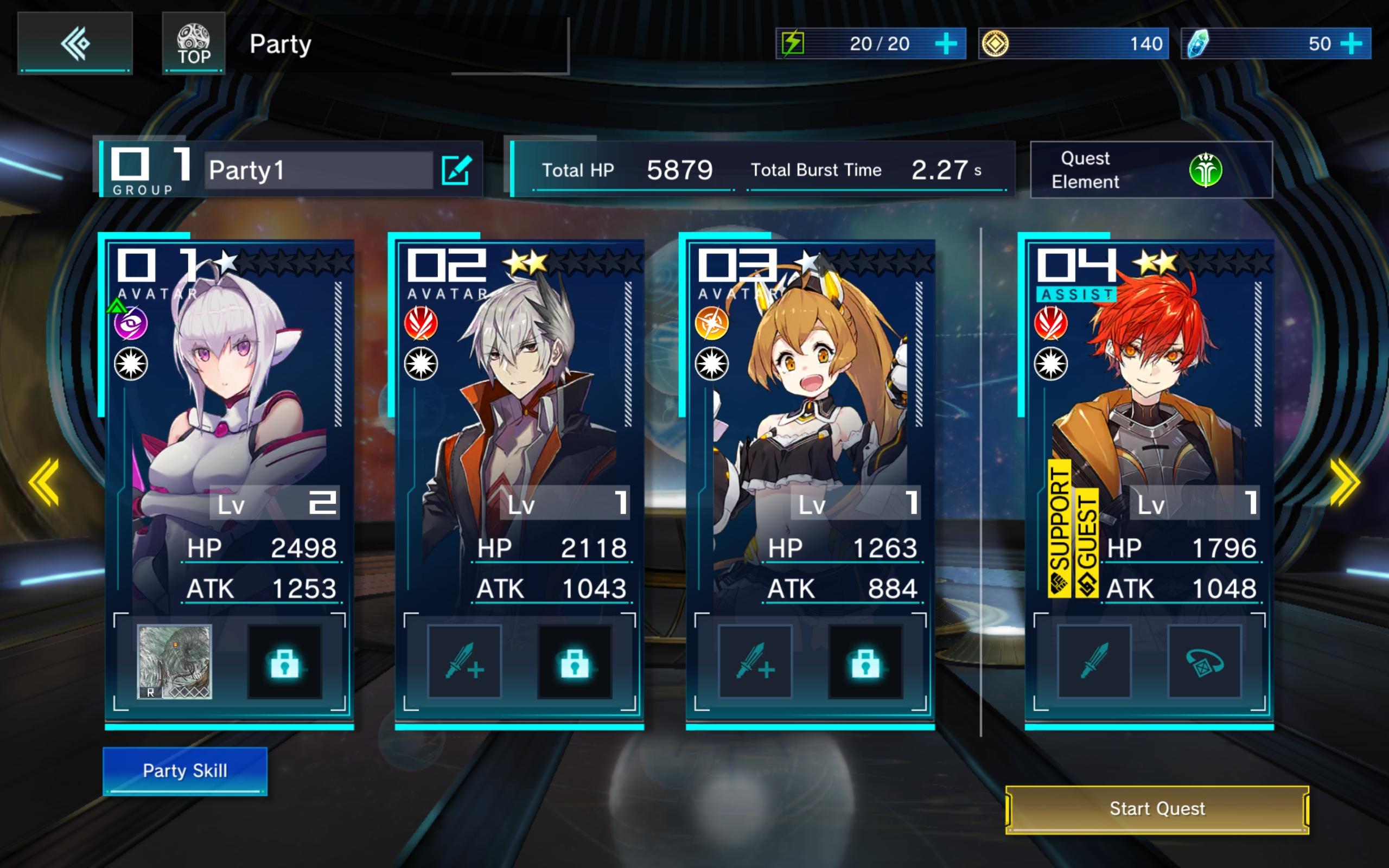
Task: Select the green Quest Element icon
Action: [1205, 170]
